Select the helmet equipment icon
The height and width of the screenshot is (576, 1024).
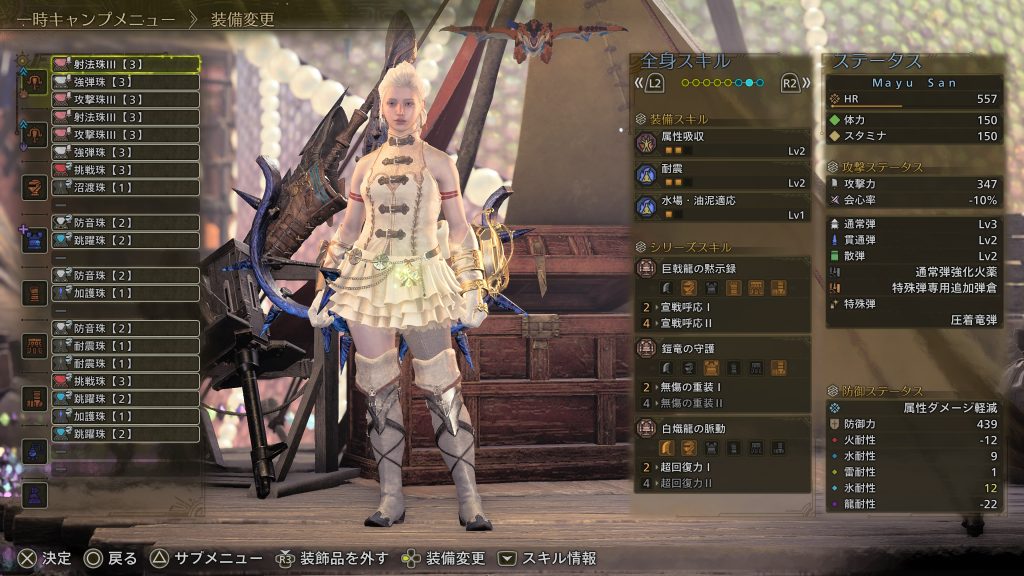(x=35, y=188)
